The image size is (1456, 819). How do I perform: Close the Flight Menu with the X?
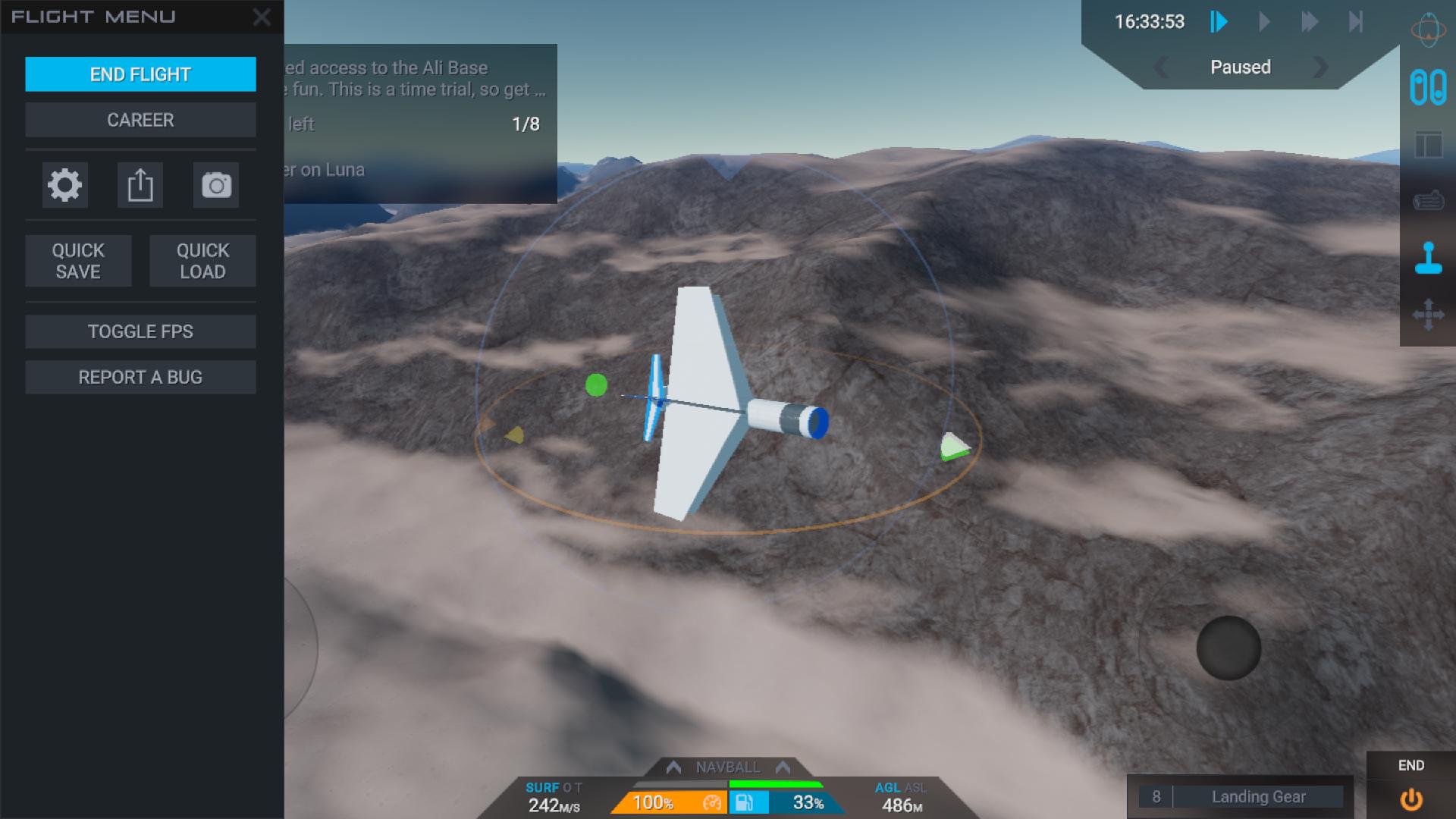tap(262, 17)
